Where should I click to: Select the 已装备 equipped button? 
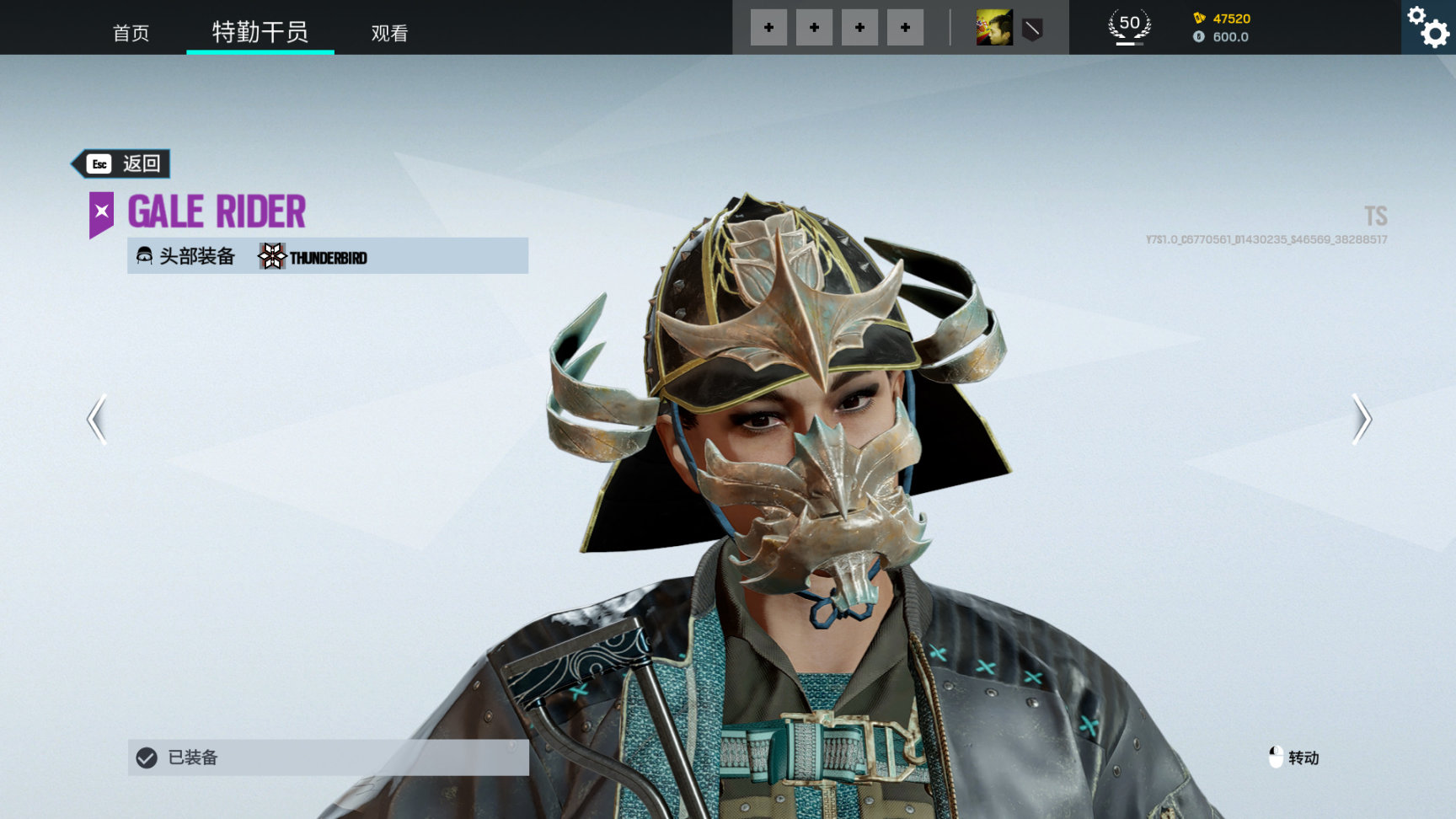(x=328, y=757)
